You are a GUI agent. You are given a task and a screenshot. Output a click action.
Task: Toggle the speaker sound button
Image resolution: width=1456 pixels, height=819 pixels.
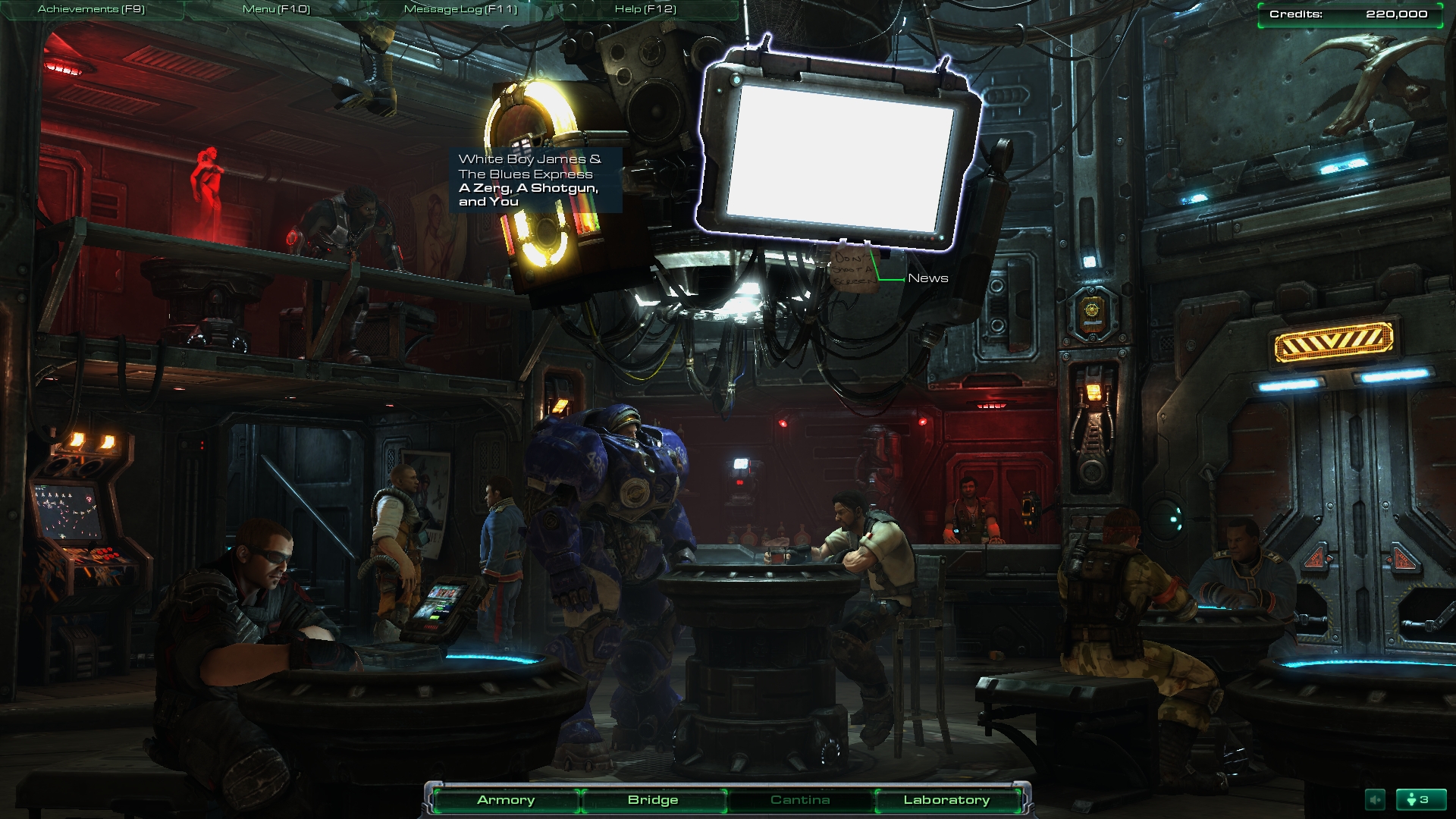1375,799
